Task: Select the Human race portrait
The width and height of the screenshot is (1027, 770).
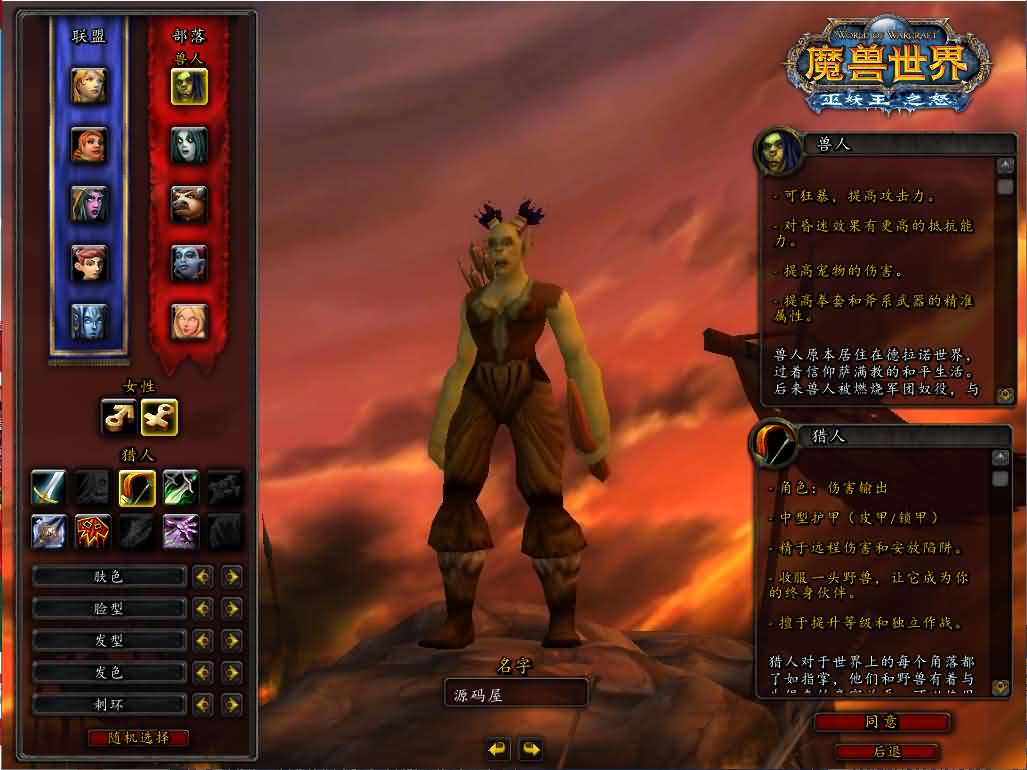Action: tap(89, 85)
